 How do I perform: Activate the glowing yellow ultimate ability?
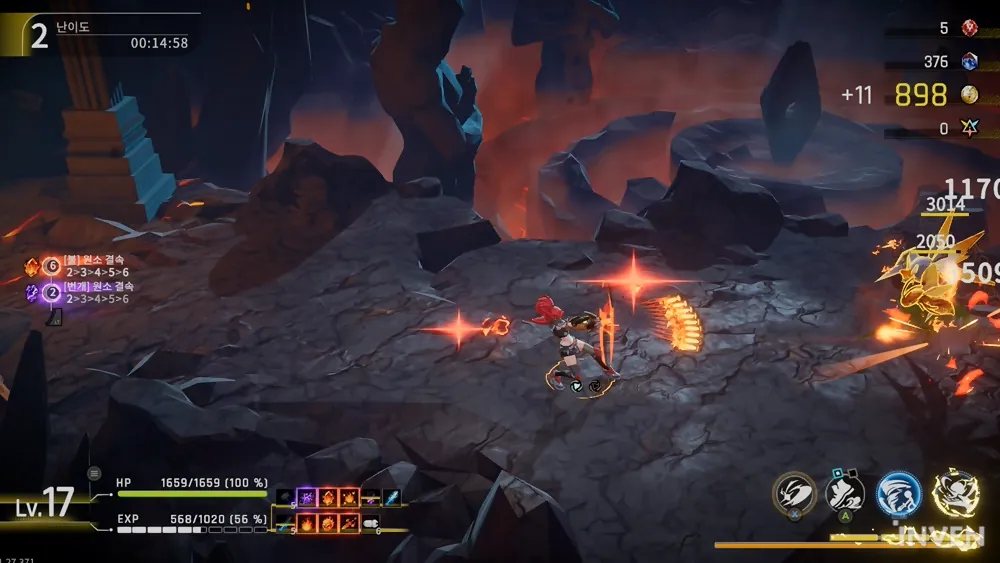tap(953, 494)
